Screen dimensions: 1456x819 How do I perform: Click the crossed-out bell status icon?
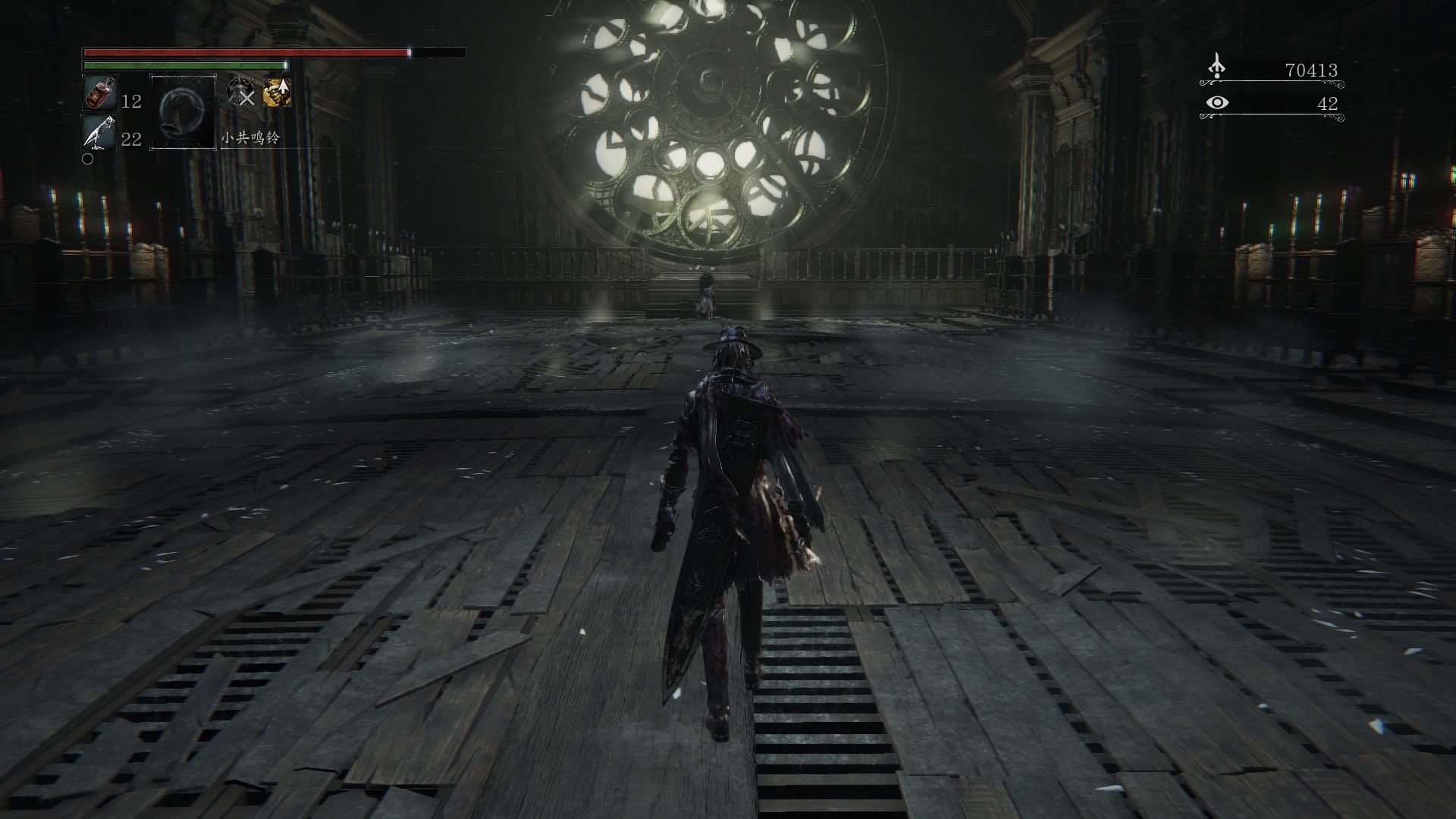coord(241,93)
